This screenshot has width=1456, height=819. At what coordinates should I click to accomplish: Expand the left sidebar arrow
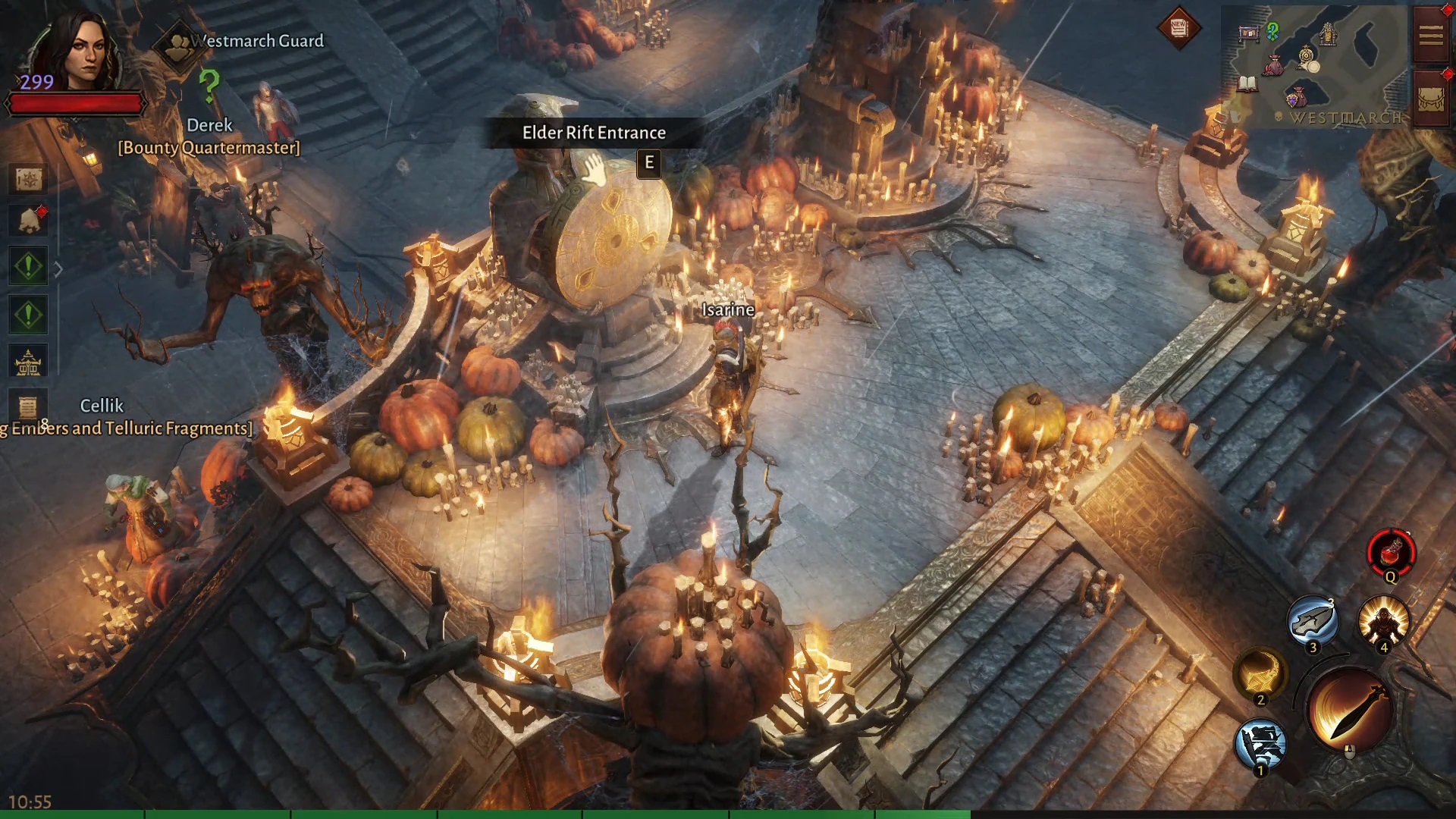click(58, 268)
